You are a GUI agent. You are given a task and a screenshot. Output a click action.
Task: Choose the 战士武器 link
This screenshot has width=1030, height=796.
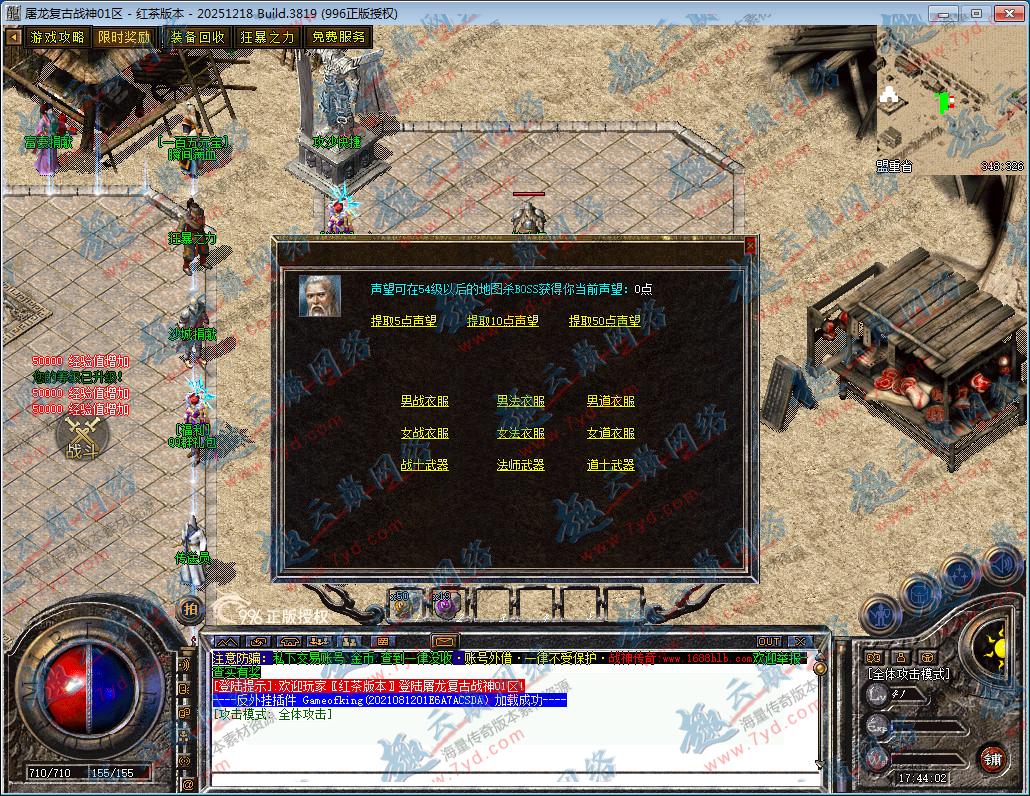(x=425, y=465)
